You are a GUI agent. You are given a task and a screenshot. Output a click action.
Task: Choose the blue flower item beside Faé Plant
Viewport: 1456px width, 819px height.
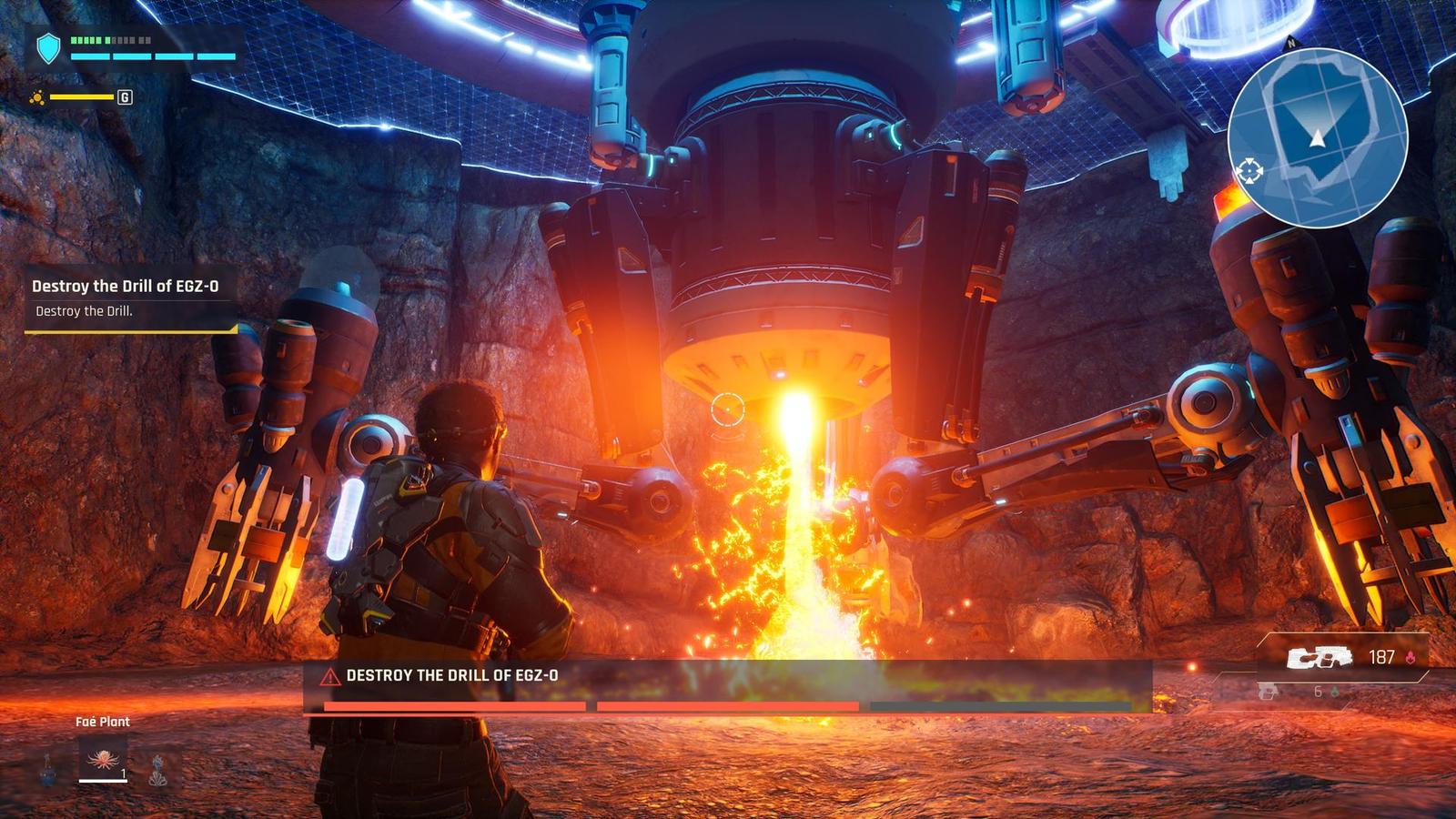158,769
